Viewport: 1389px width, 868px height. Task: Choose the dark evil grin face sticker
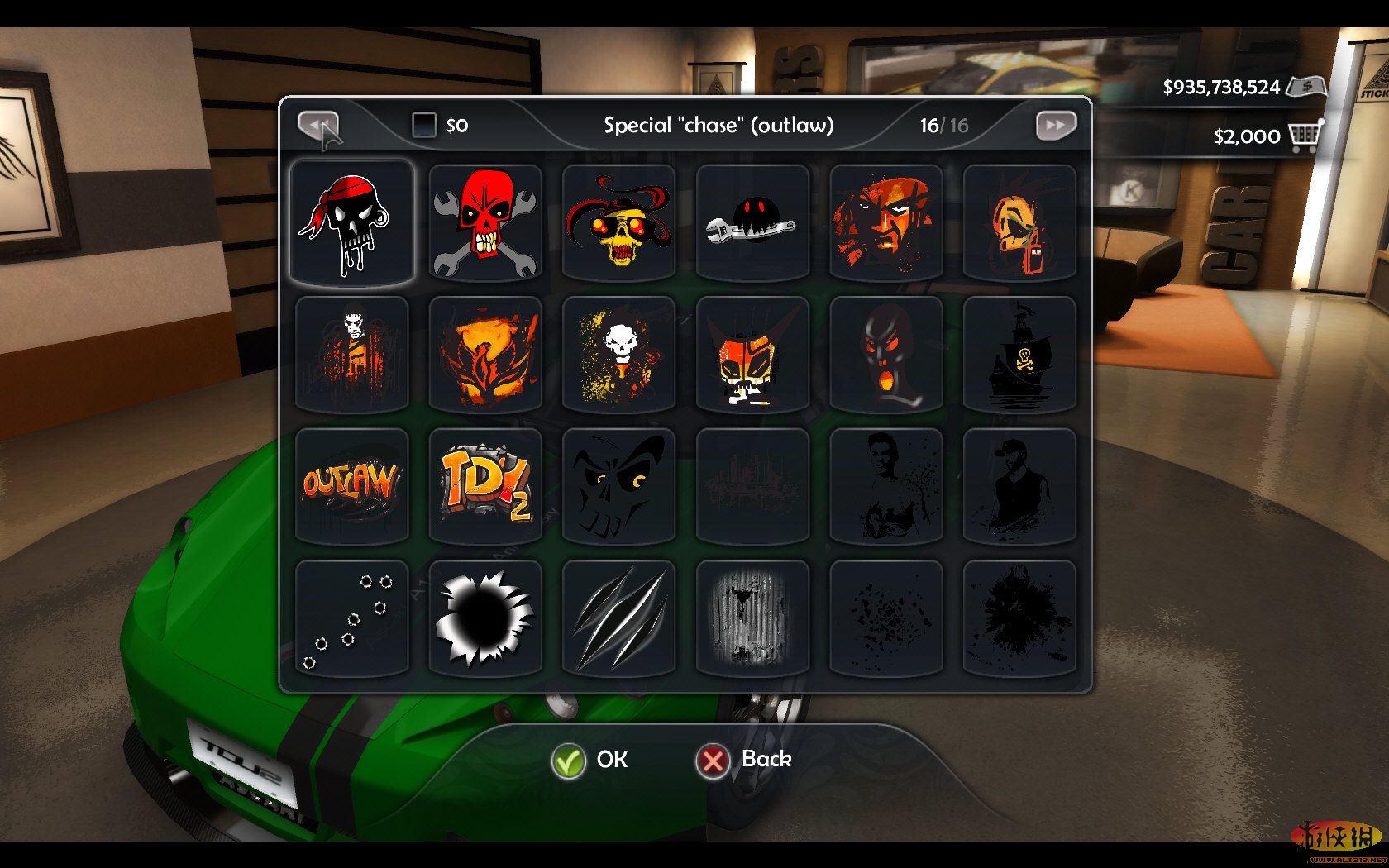pos(618,486)
